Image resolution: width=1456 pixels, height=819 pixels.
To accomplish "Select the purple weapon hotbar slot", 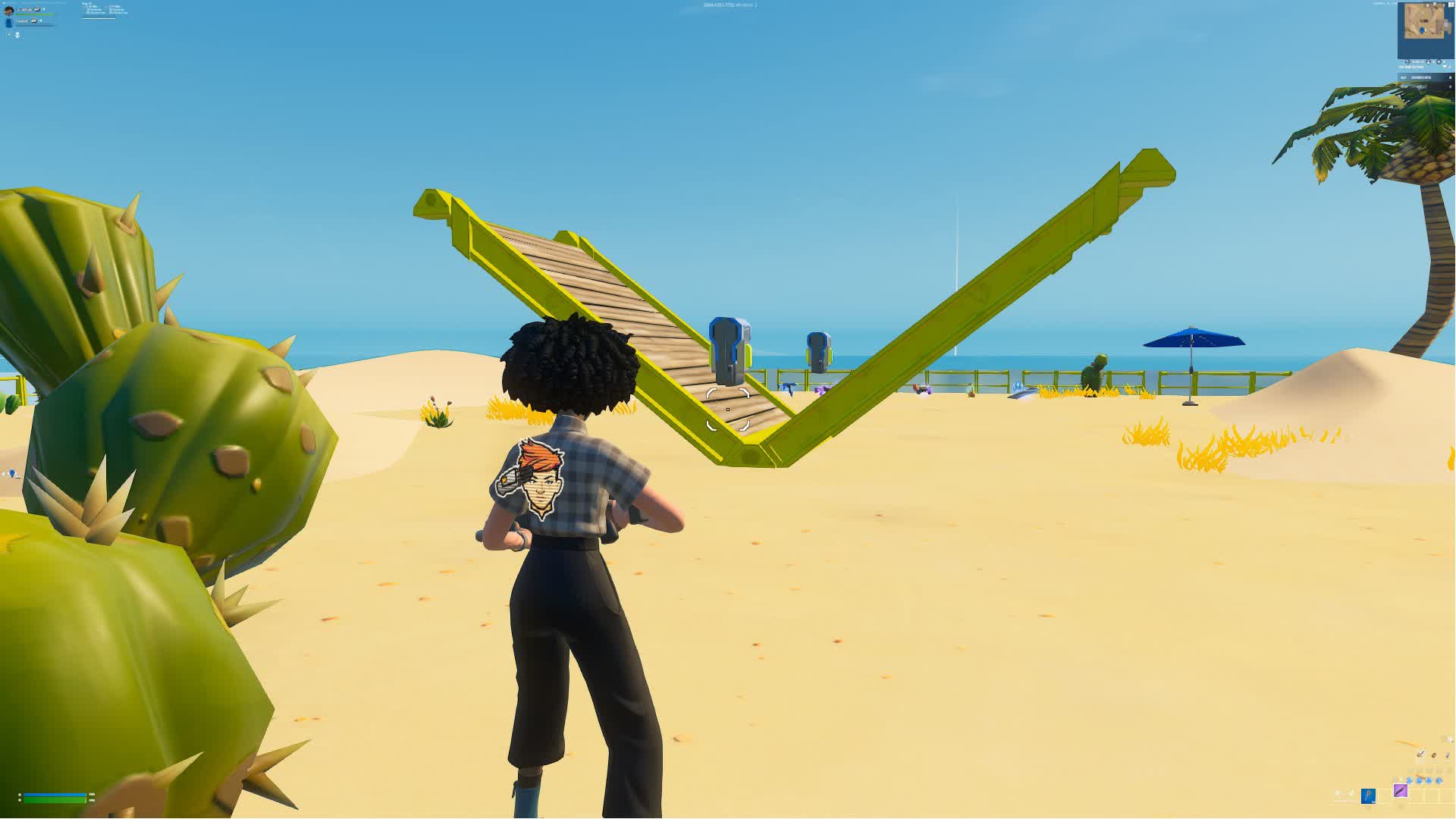I will (x=1401, y=791).
